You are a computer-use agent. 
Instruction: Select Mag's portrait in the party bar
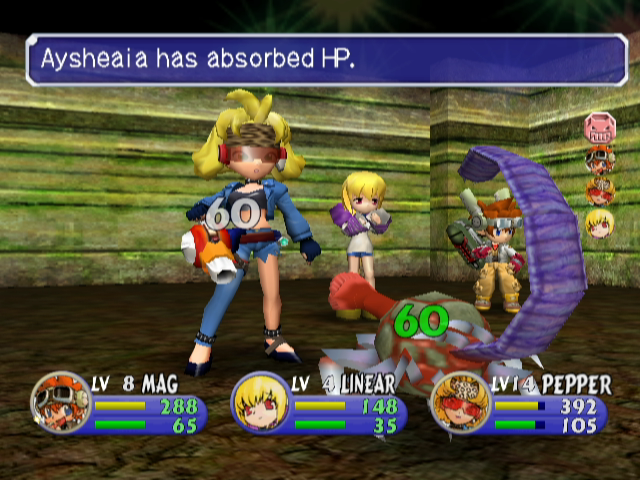click(x=60, y=400)
